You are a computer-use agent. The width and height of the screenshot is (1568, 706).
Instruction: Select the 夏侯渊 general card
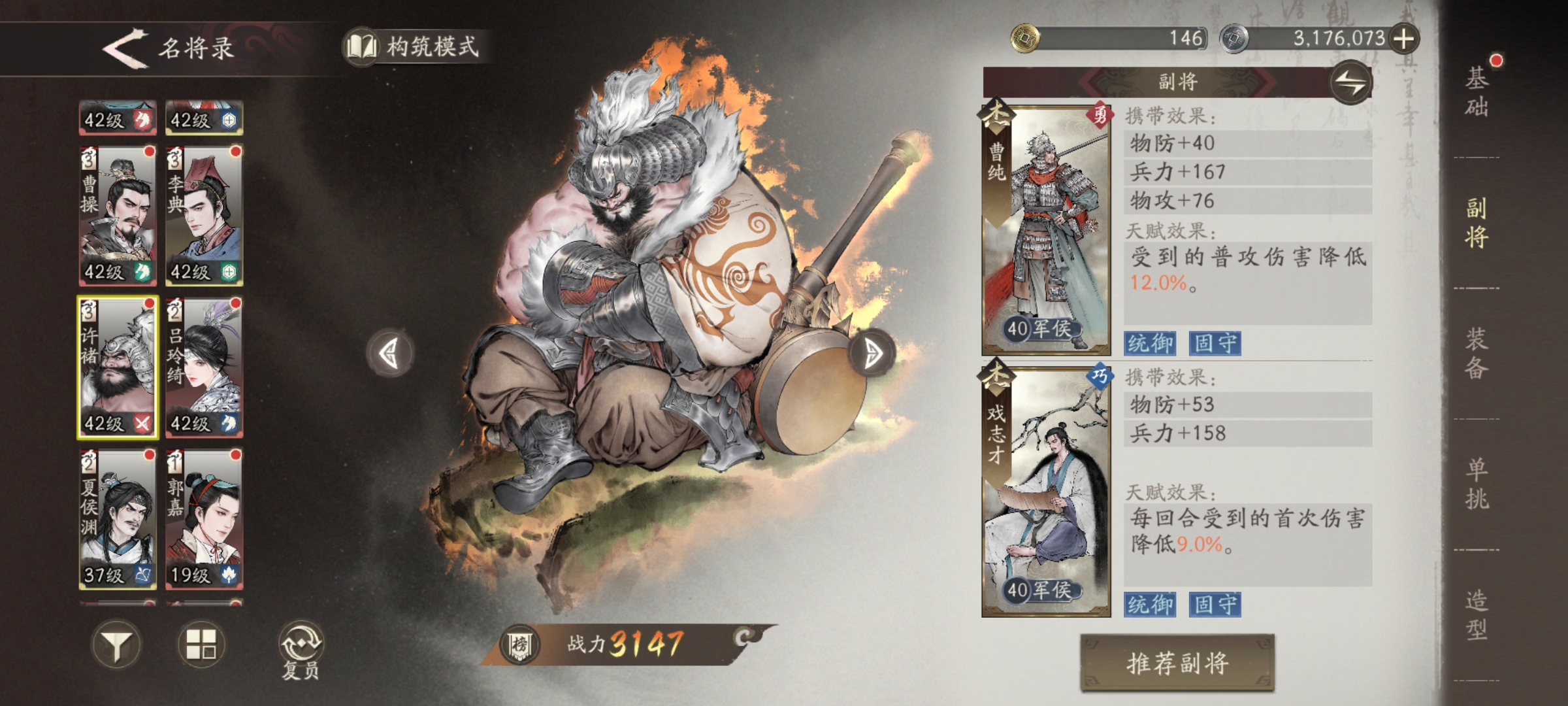coord(118,518)
